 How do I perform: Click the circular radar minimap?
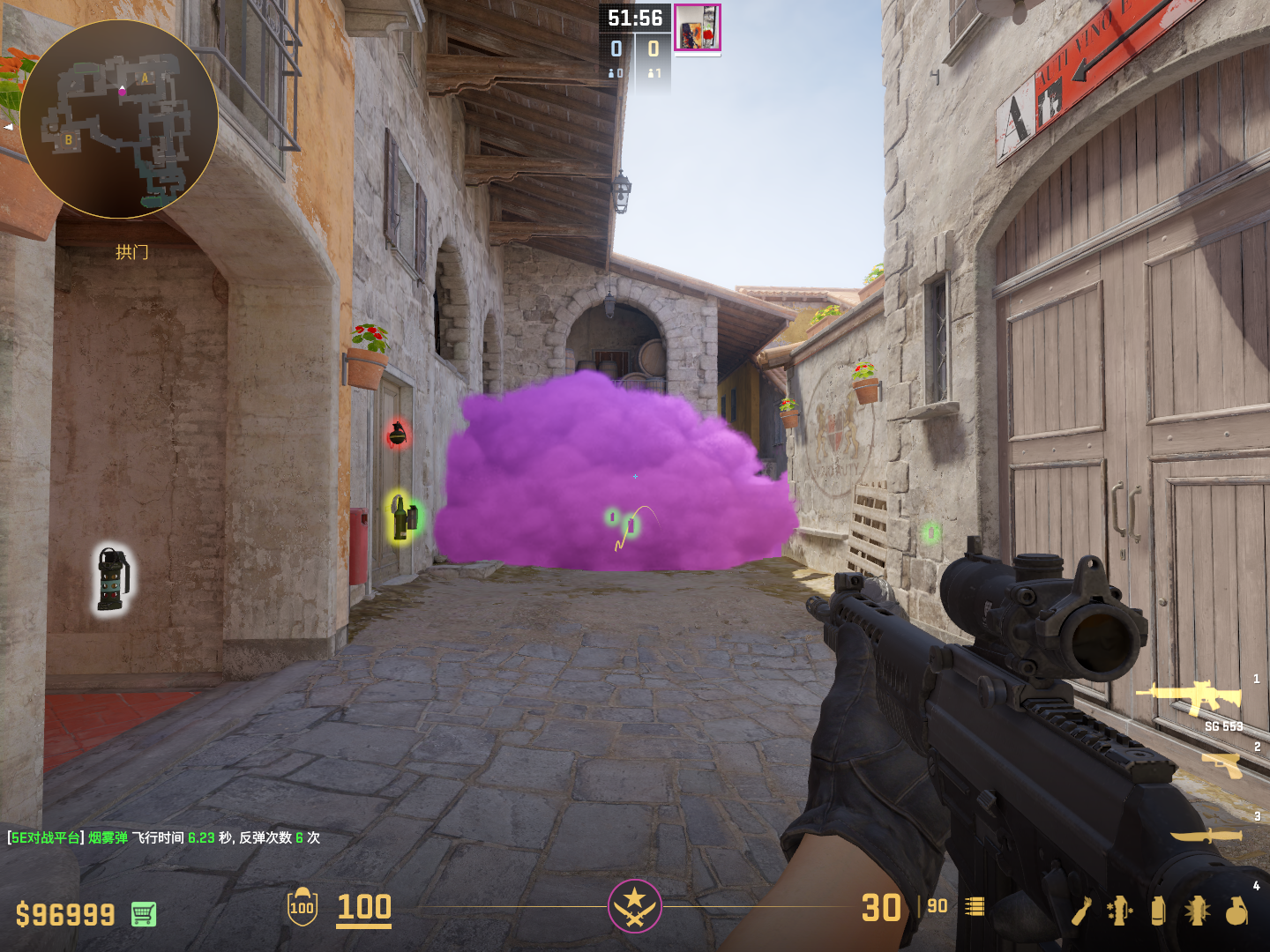click(119, 119)
